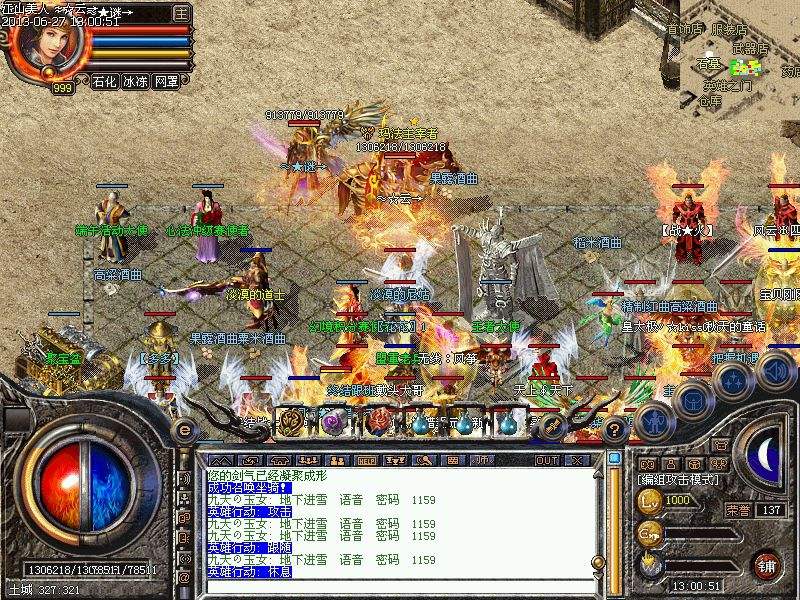Click the 主 button beside the hero name

[x=181, y=14]
